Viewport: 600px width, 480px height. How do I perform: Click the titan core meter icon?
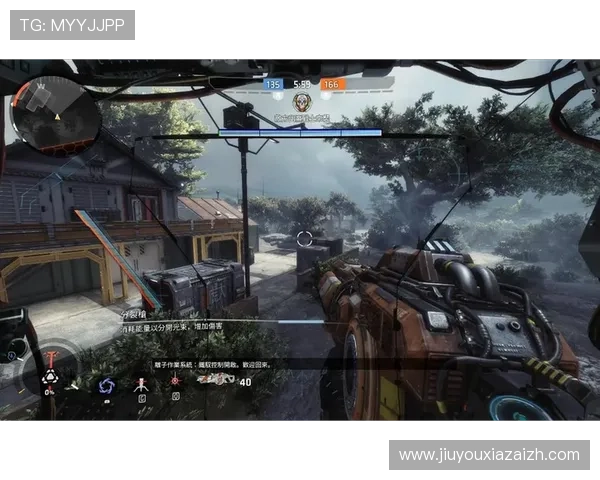point(48,378)
